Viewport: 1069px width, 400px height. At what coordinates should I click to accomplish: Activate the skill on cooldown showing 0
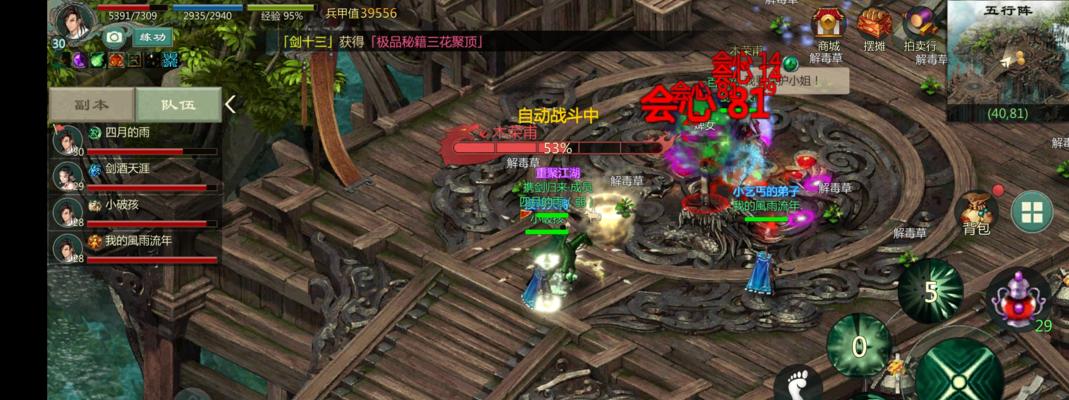(858, 346)
